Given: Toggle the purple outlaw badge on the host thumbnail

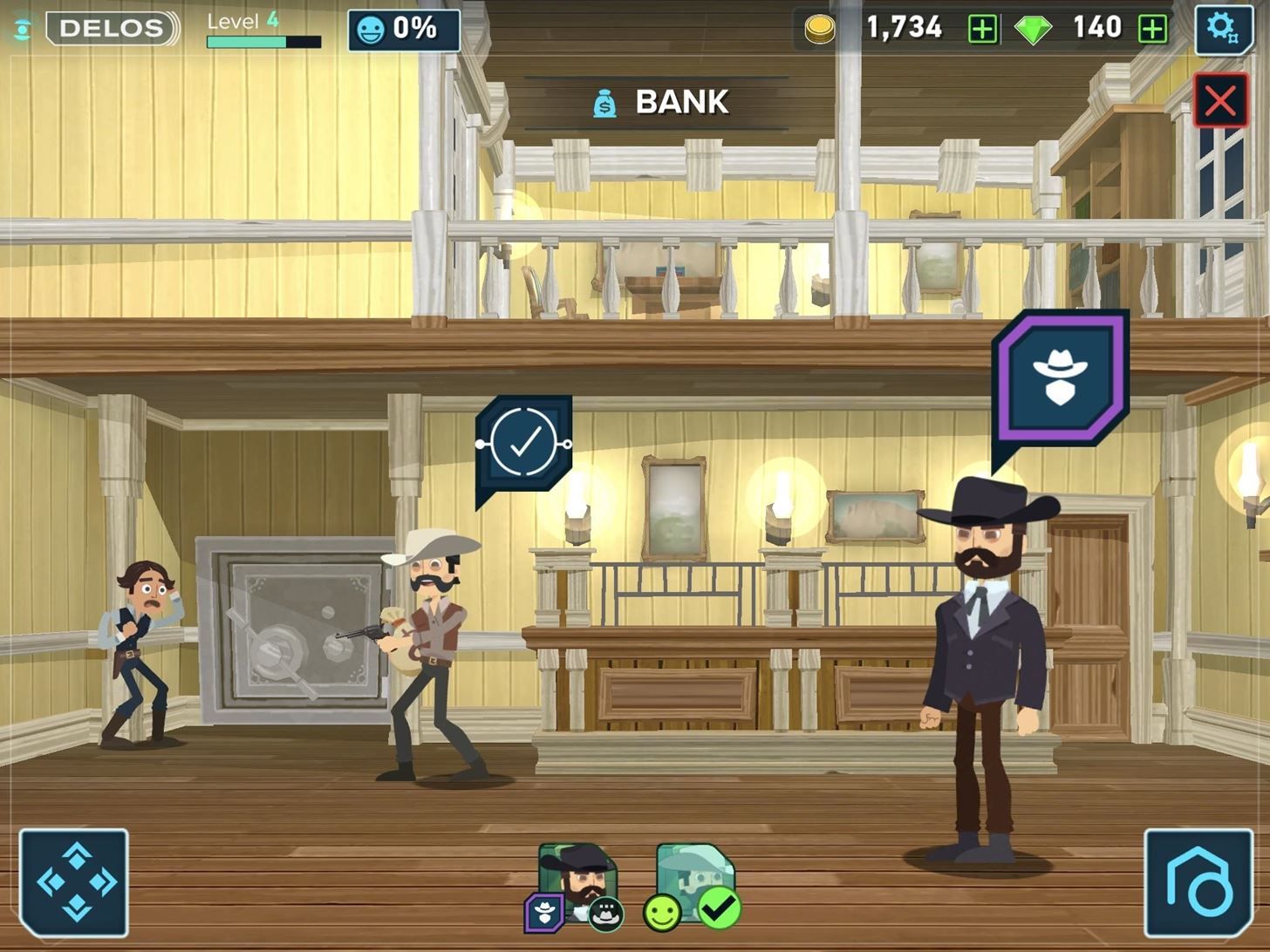Looking at the screenshot, I should tap(543, 913).
